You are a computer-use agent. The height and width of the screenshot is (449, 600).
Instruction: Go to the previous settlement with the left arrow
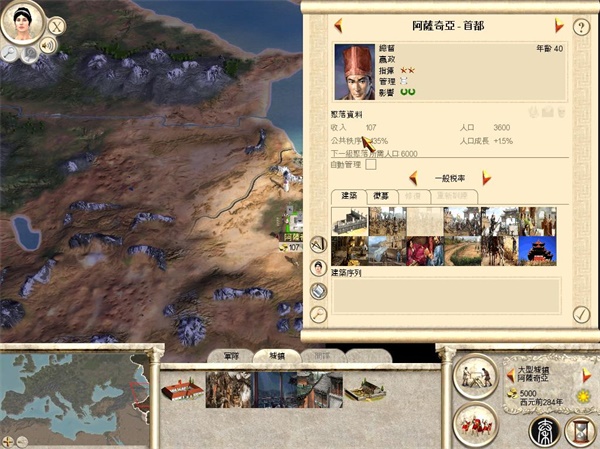pos(338,24)
